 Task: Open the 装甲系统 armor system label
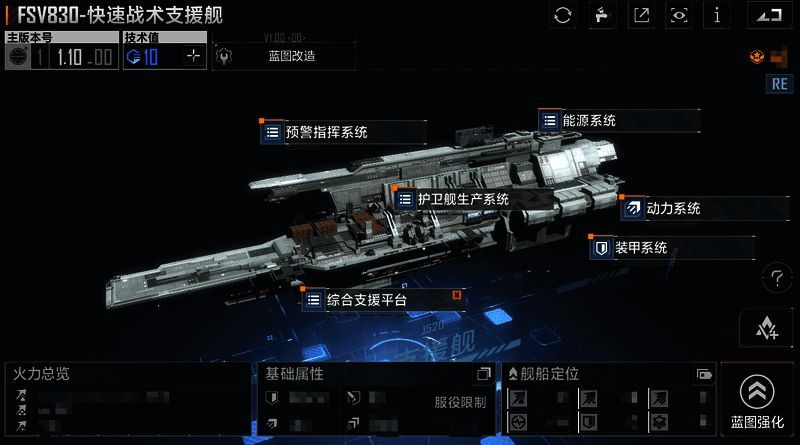[x=640, y=248]
